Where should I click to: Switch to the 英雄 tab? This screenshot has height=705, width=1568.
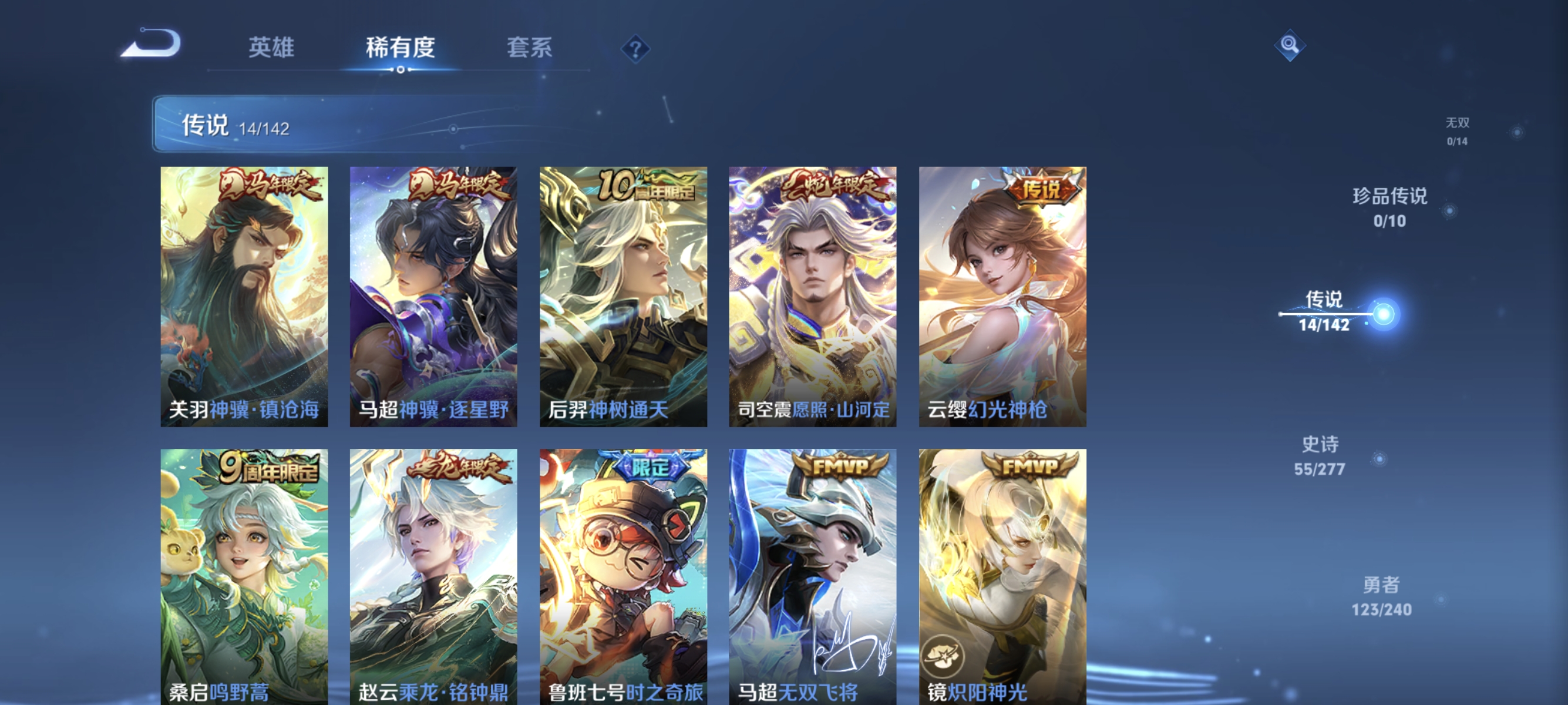[271, 48]
